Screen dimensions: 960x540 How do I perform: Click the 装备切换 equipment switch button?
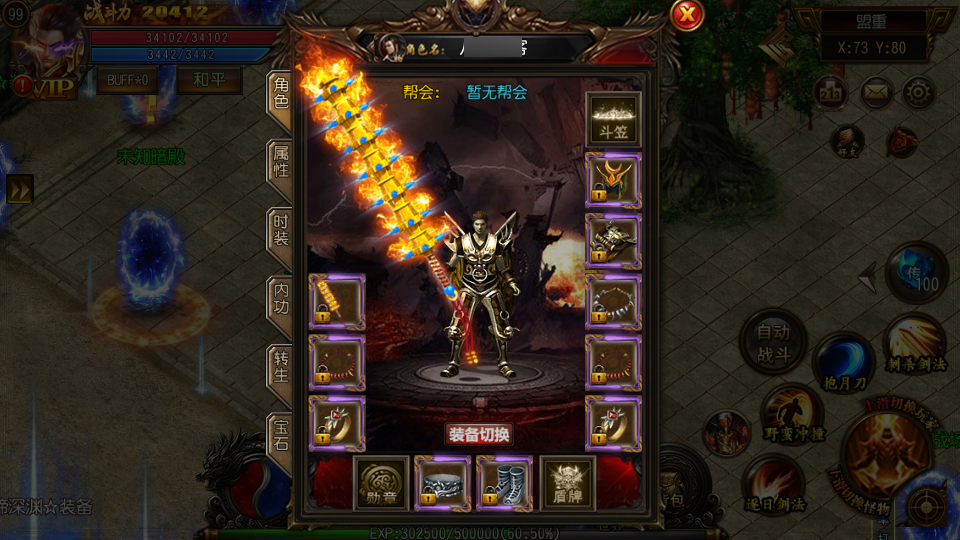(x=479, y=434)
